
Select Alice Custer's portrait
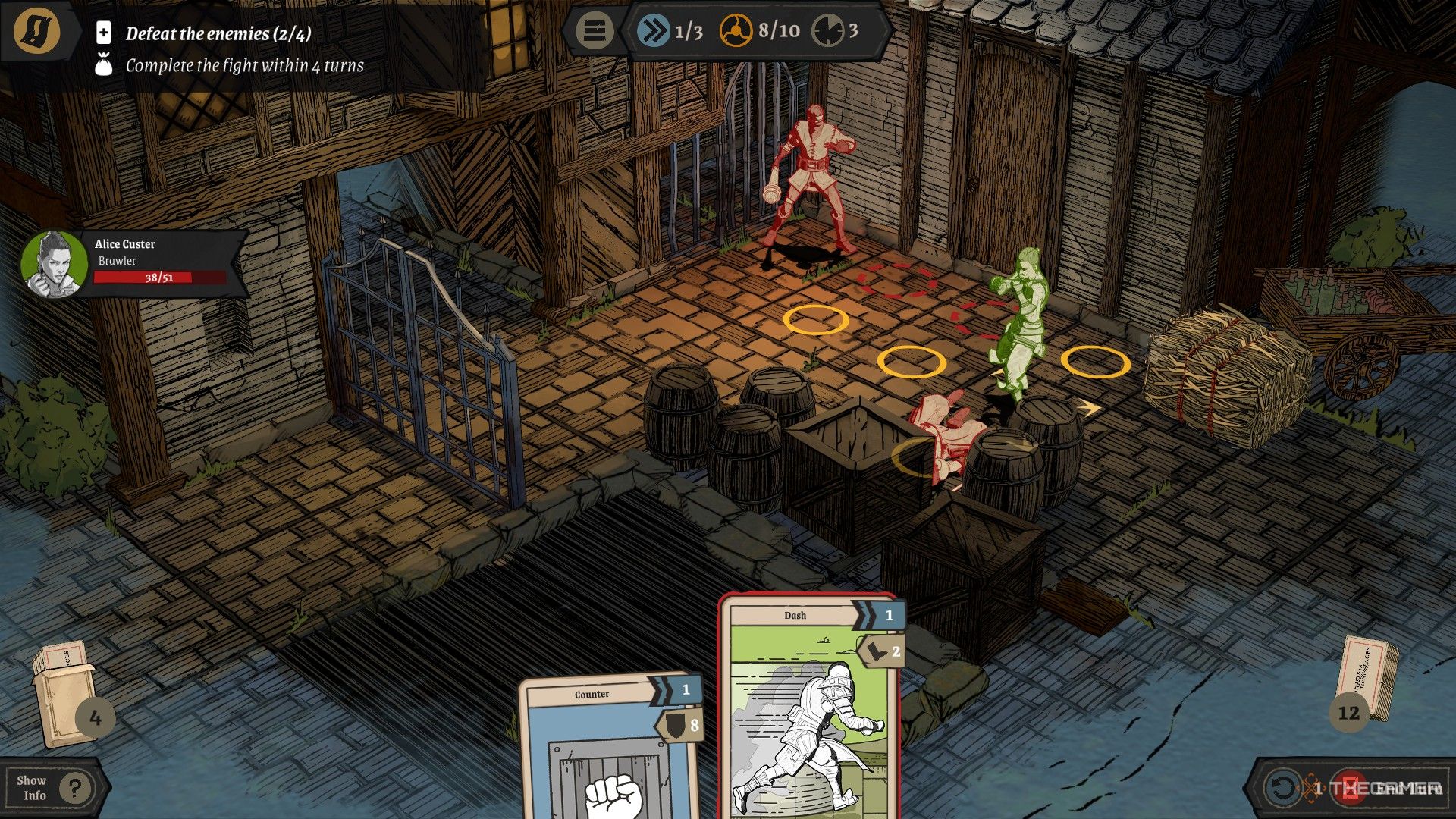[52, 264]
